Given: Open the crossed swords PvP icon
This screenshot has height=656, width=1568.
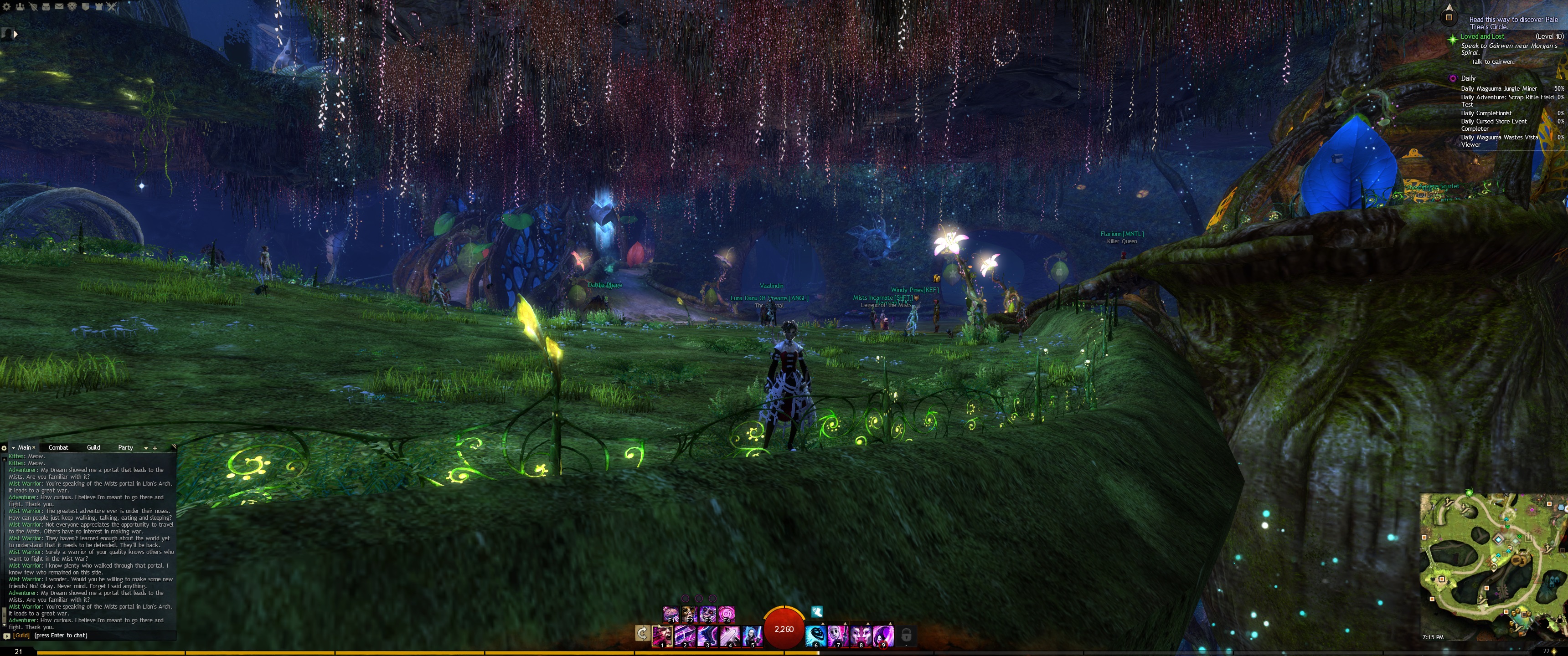Looking at the screenshot, I should click(x=111, y=7).
